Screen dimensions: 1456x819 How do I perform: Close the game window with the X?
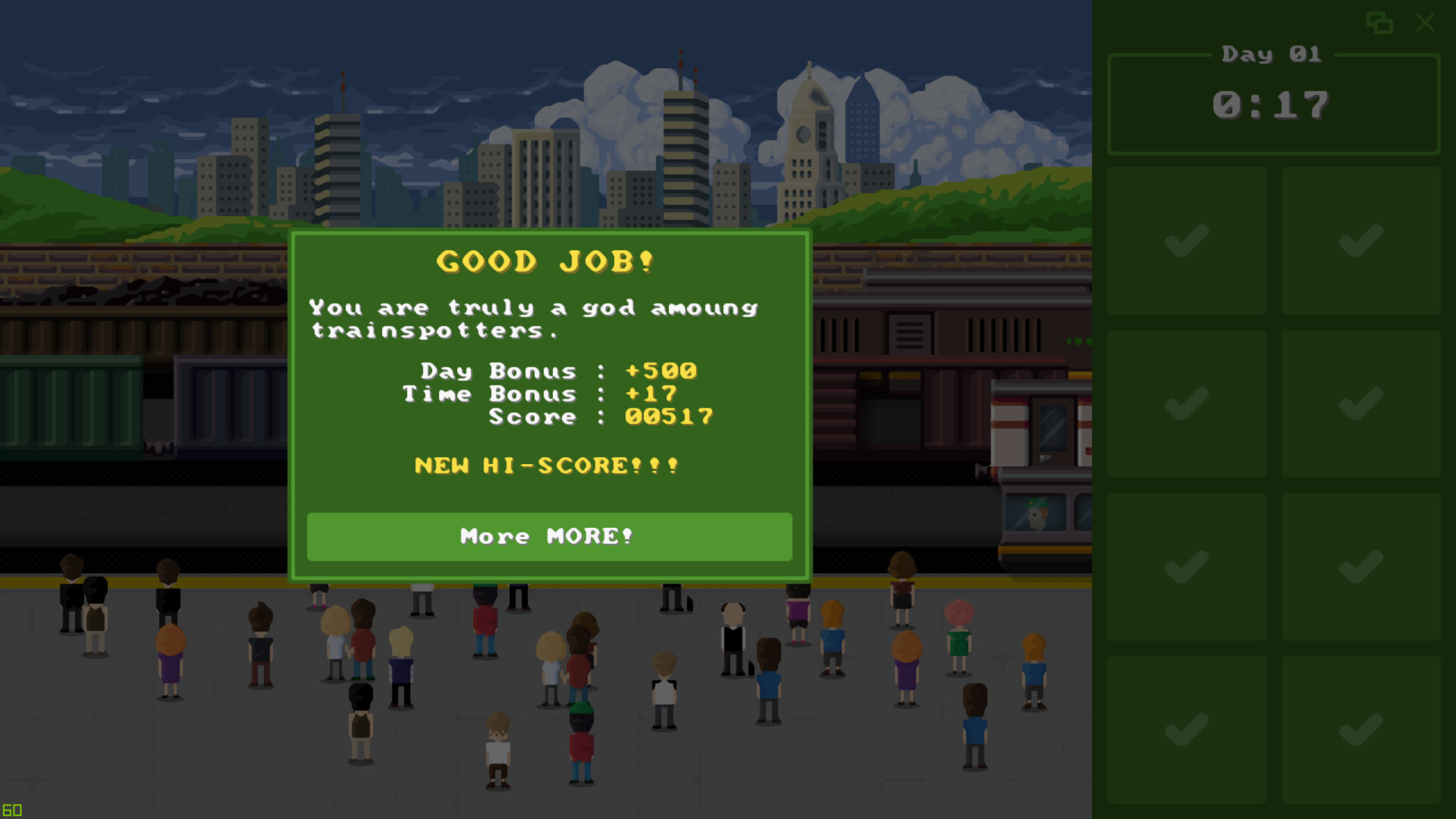[x=1425, y=24]
